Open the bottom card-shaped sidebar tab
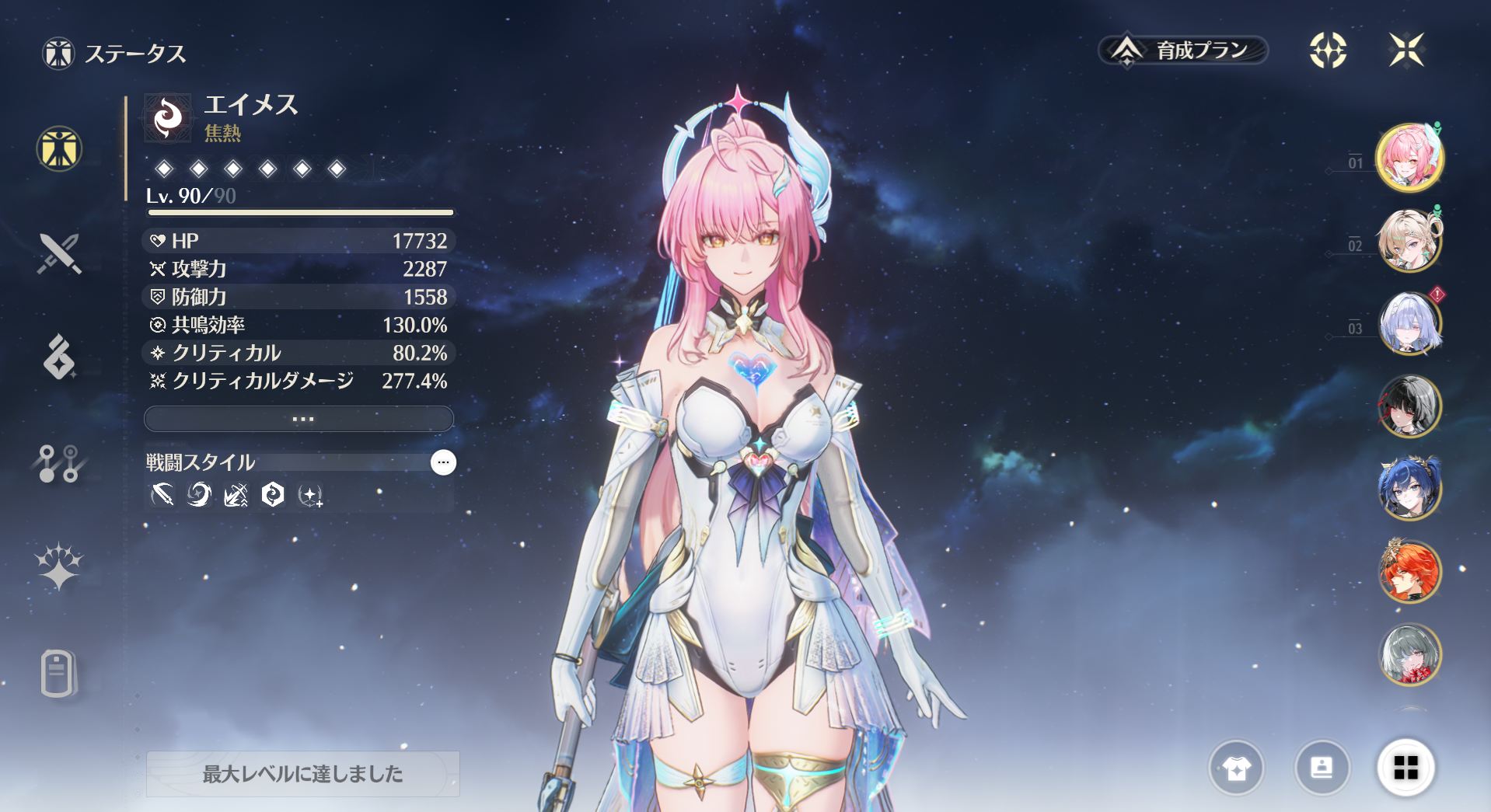1491x812 pixels. pos(59,673)
